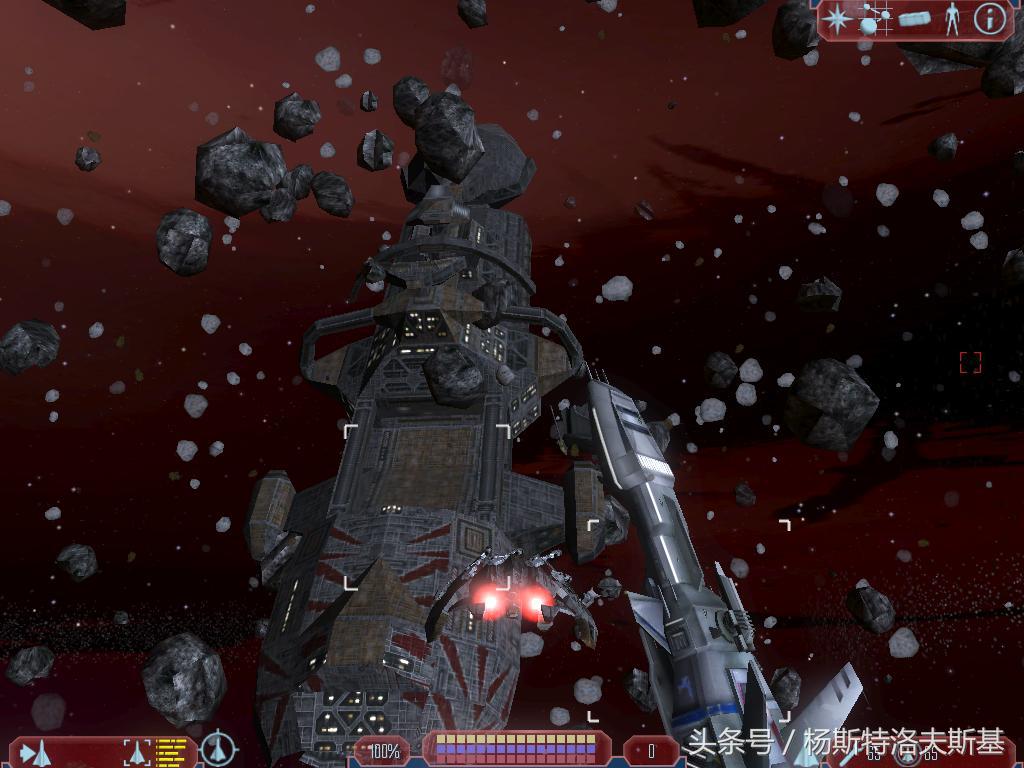Open the cargo inventory box icon
Image resolution: width=1024 pixels, height=768 pixels.
tap(914, 19)
